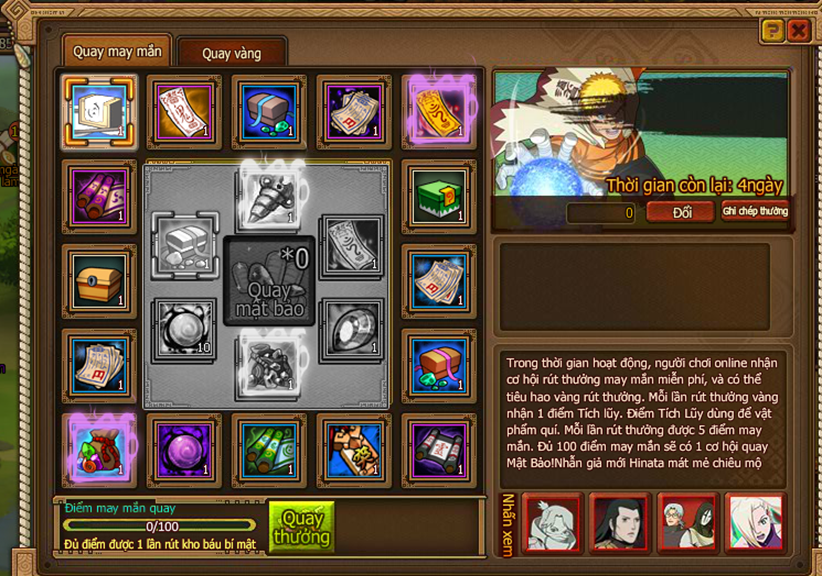This screenshot has height=576, width=822.
Task: Activate the central Quay mật bảo spin
Action: click(x=268, y=283)
